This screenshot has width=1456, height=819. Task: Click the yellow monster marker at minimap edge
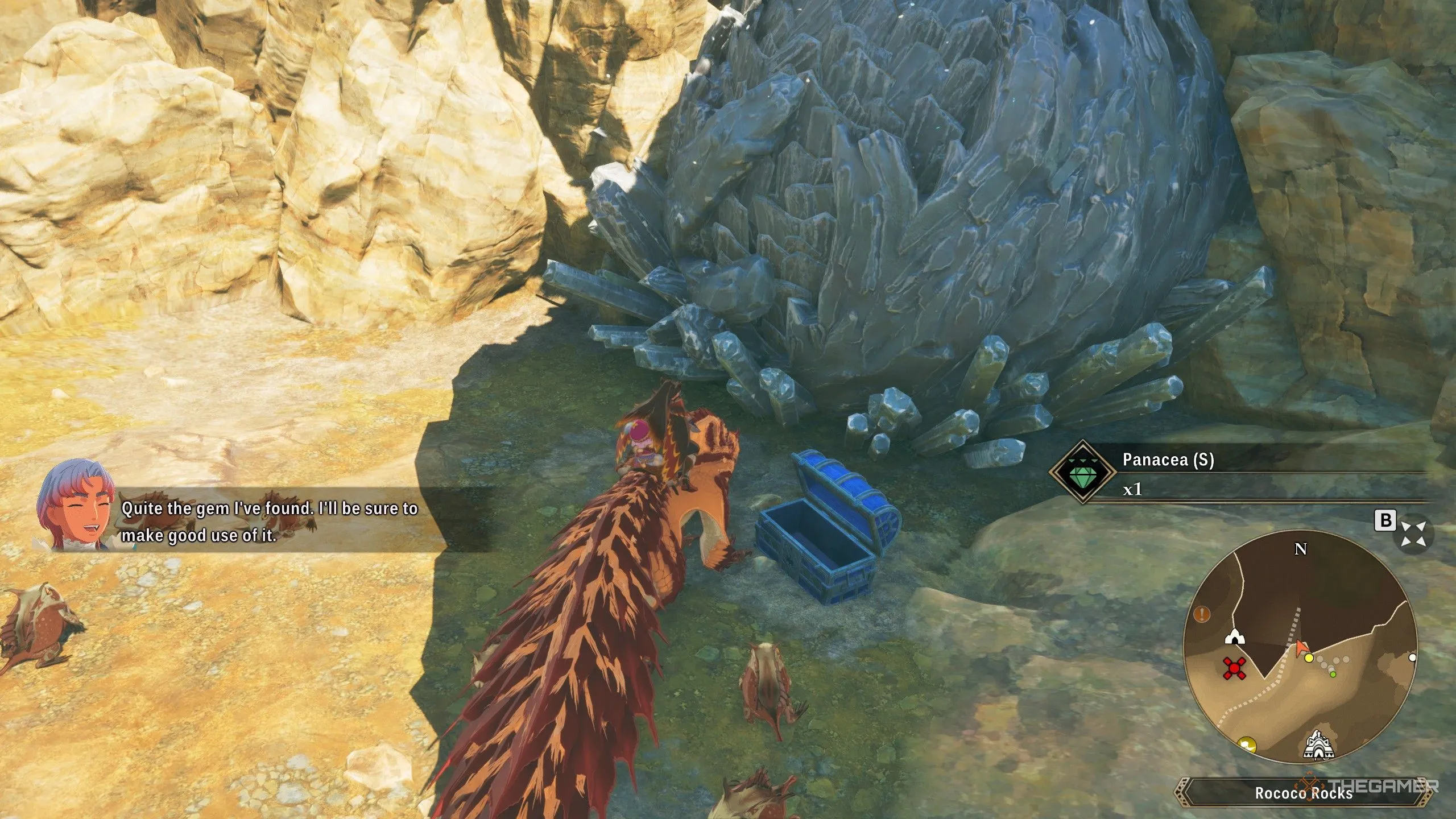[x=1247, y=744]
